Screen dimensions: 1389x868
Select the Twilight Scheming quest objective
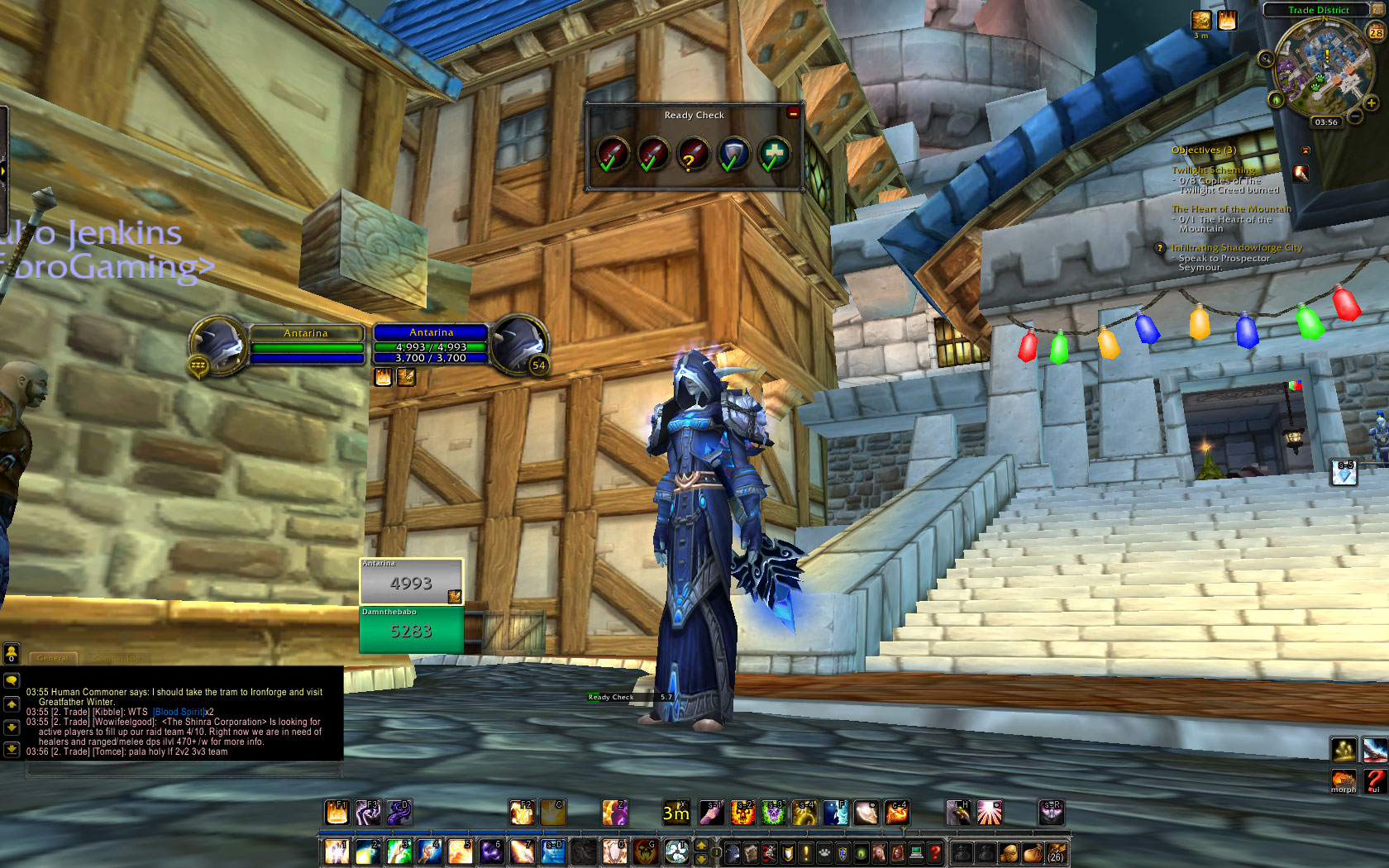[1213, 170]
